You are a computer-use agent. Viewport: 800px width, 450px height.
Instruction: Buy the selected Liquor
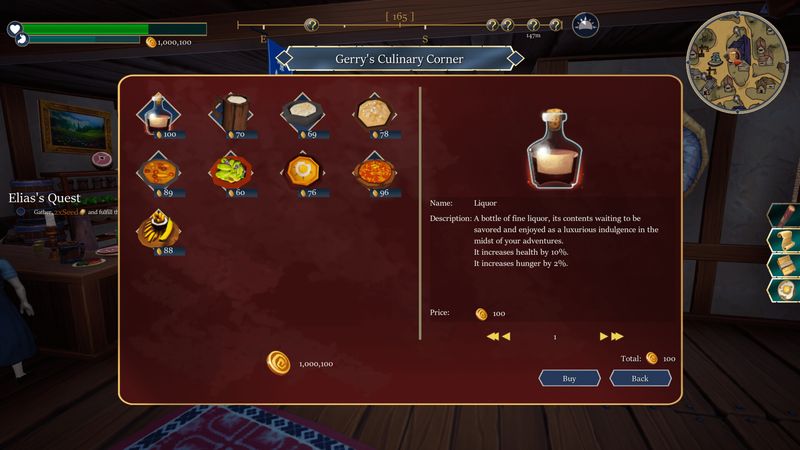point(569,378)
